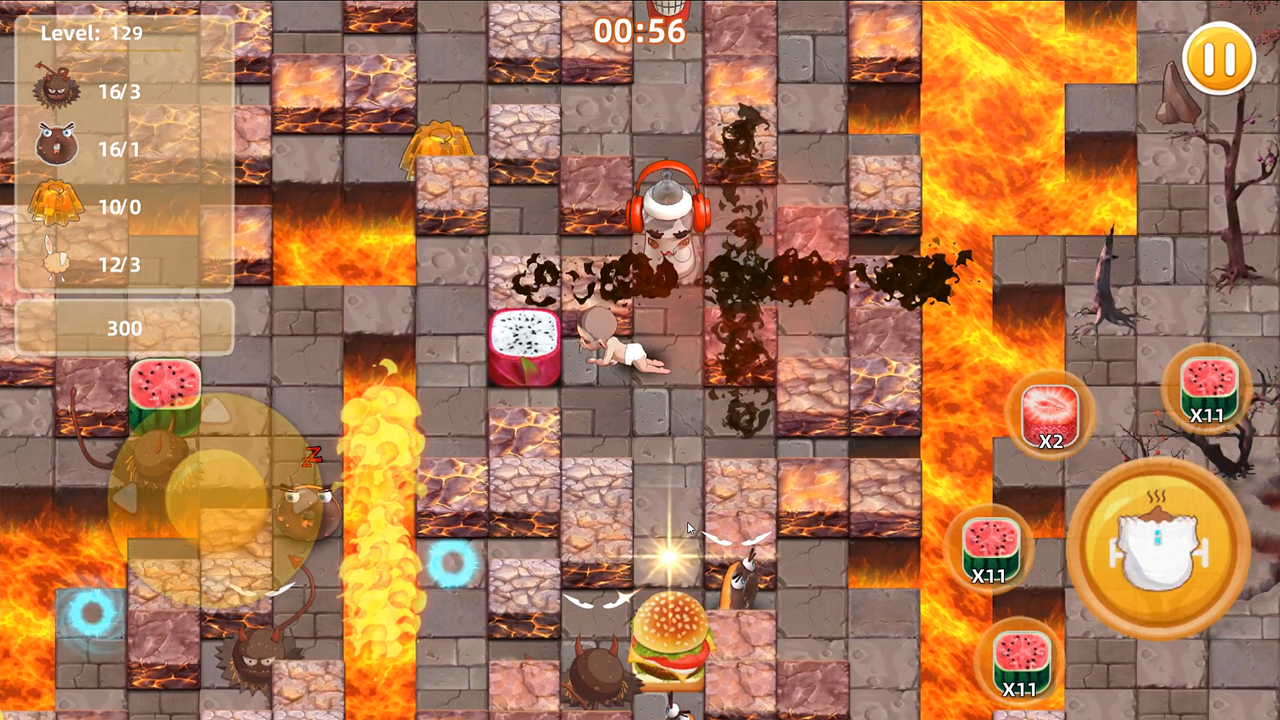Click the blue portal swirl on the left
The image size is (1280, 720).
tap(91, 612)
